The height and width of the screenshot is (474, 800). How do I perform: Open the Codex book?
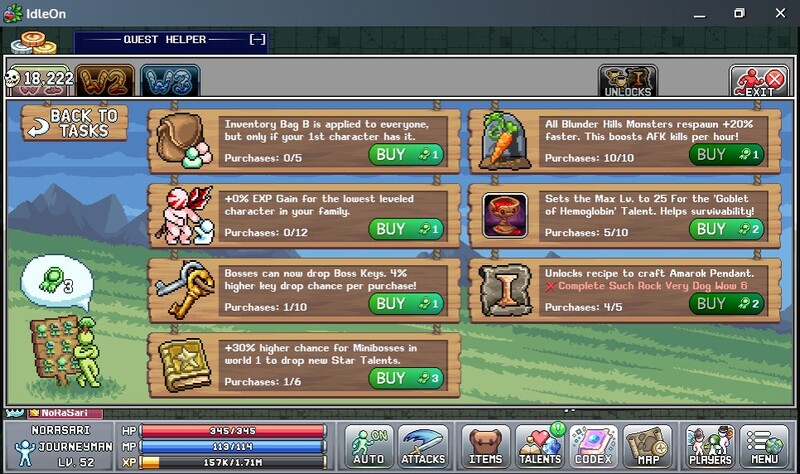tap(595, 446)
